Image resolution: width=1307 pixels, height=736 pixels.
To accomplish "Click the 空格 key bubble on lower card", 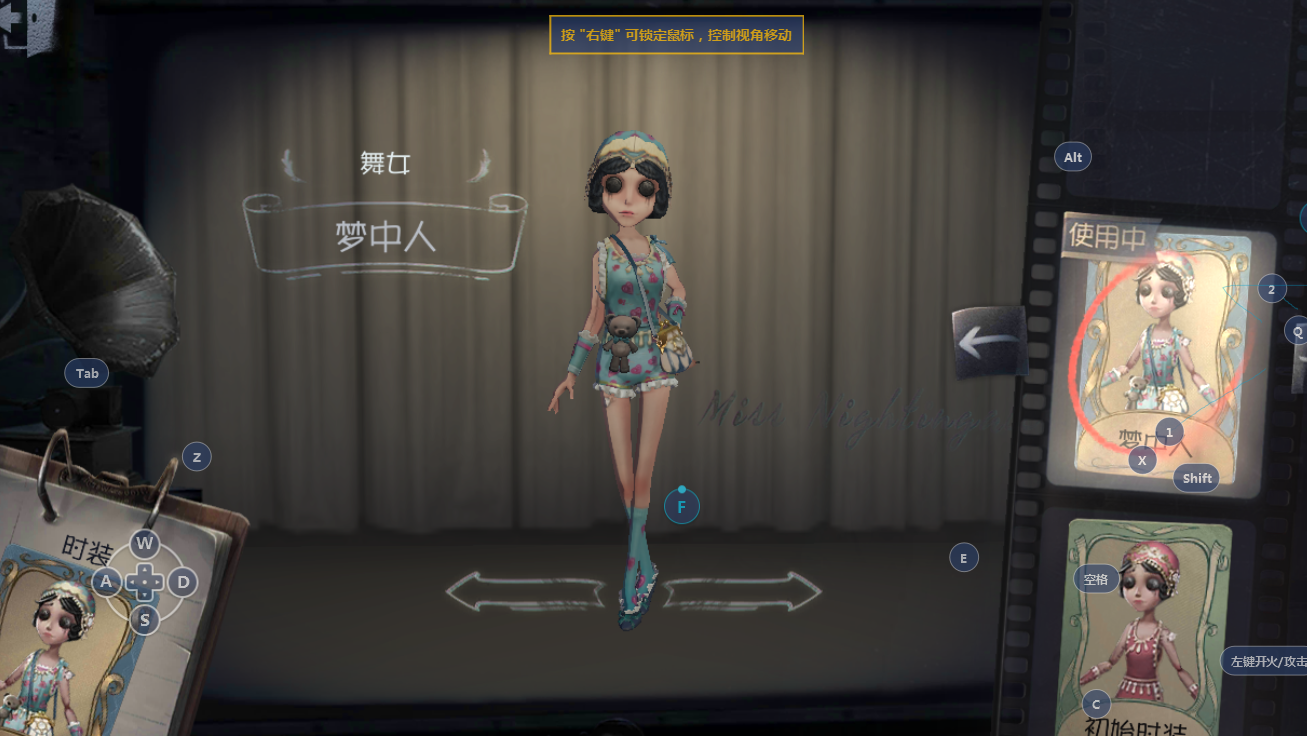I will coord(1095,578).
